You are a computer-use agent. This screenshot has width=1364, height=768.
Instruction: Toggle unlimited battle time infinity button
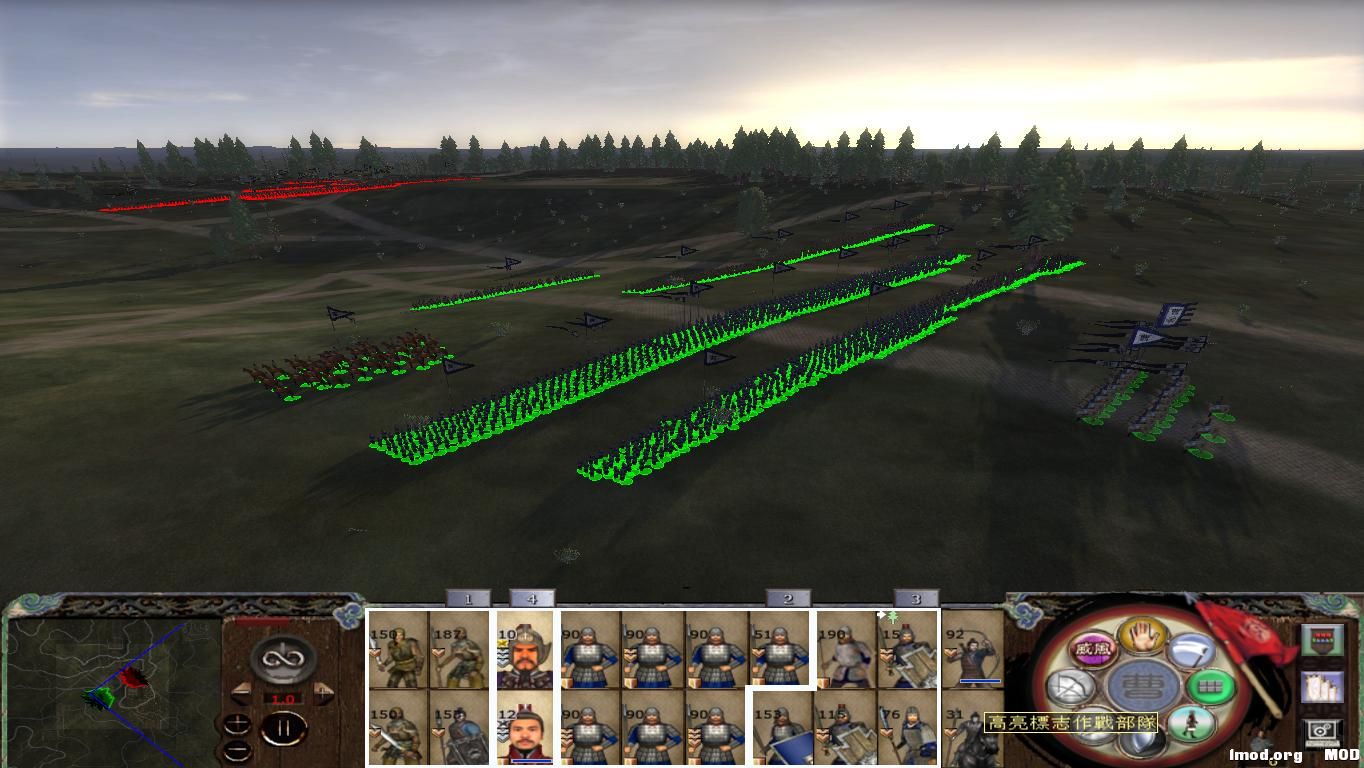pyautogui.click(x=283, y=658)
